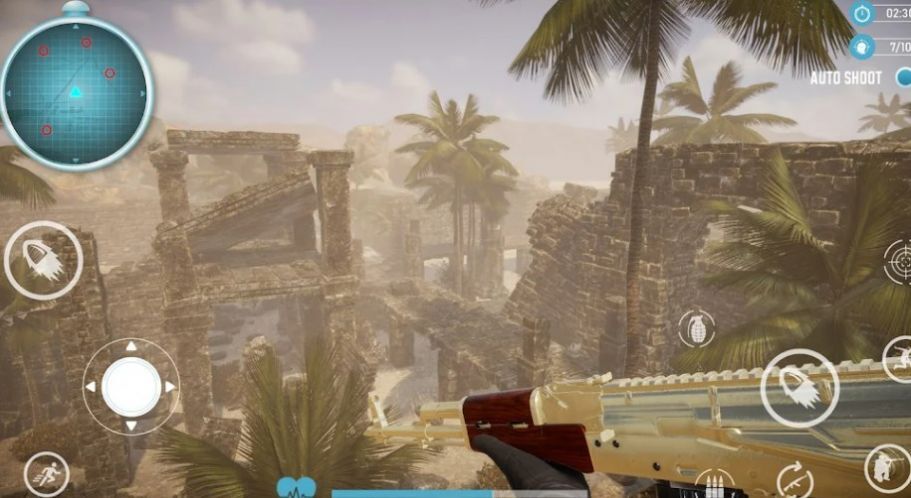The width and height of the screenshot is (911, 498).
Task: Throw a grenade with the grenade icon
Action: point(696,328)
